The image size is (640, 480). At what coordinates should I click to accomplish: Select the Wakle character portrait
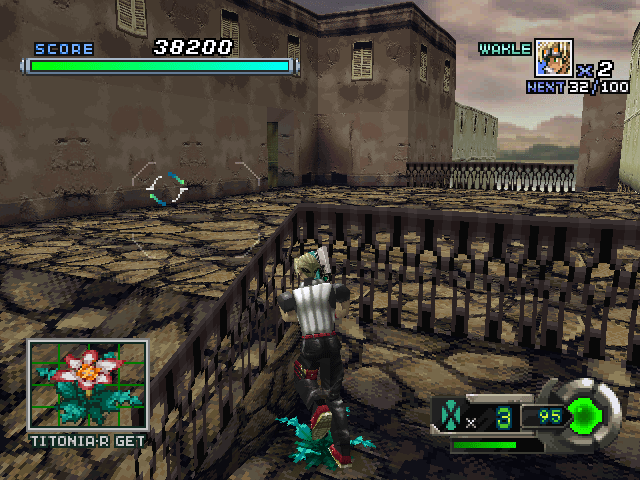[x=554, y=58]
